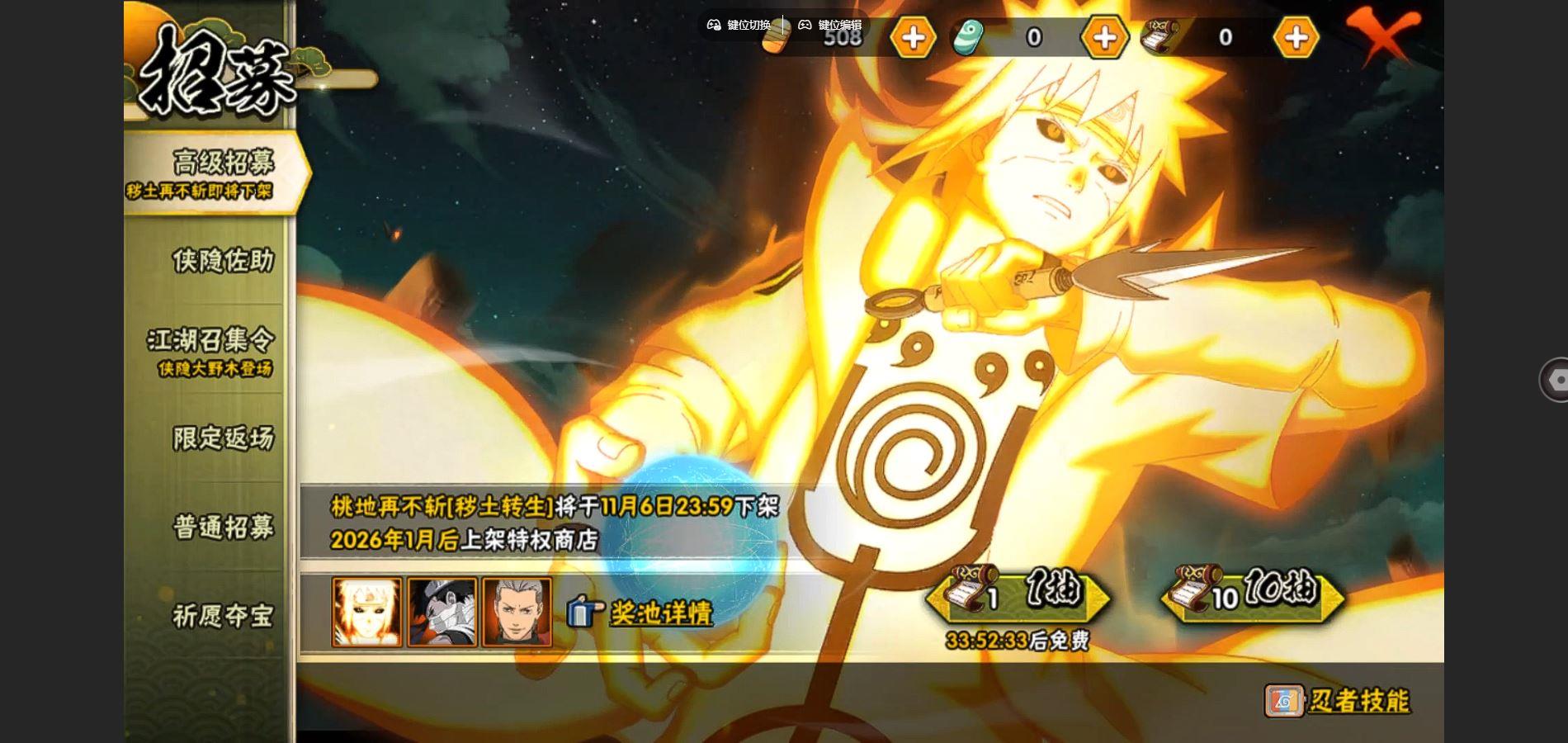The width and height of the screenshot is (1568, 743).
Task: Add more green gem currency
Action: 1104,37
